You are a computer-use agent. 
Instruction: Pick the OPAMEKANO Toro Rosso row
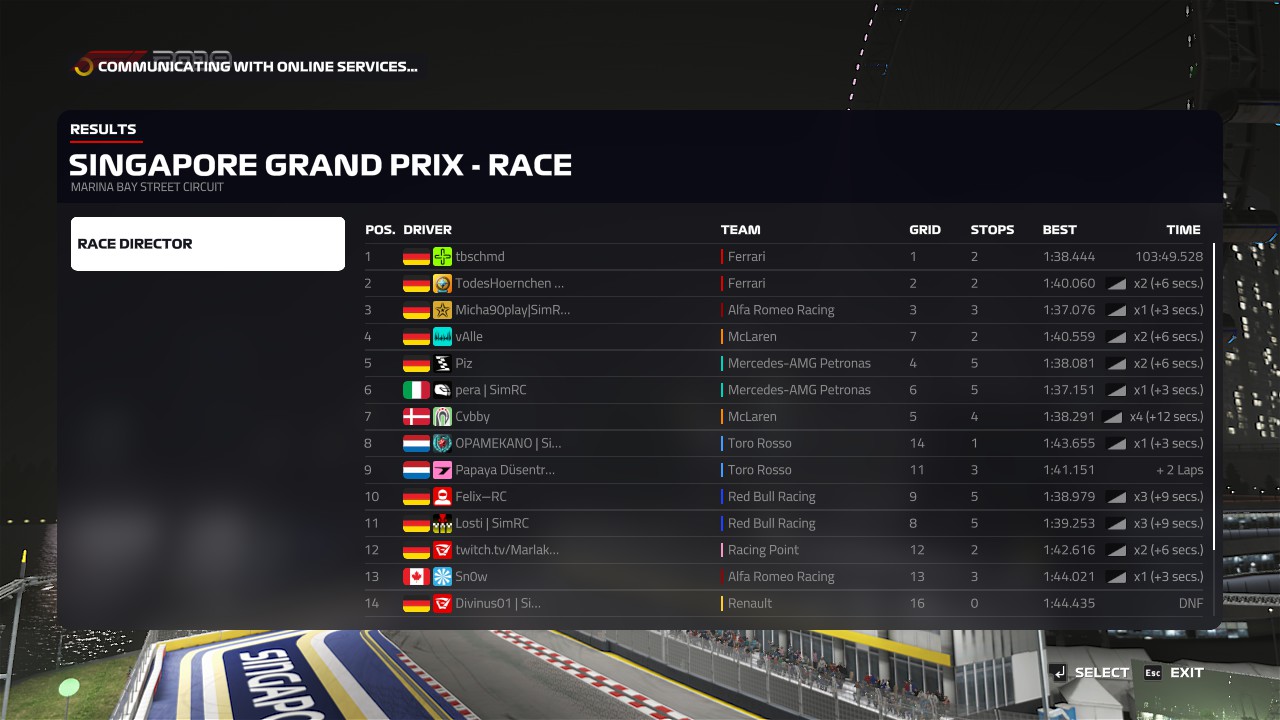[x=783, y=443]
